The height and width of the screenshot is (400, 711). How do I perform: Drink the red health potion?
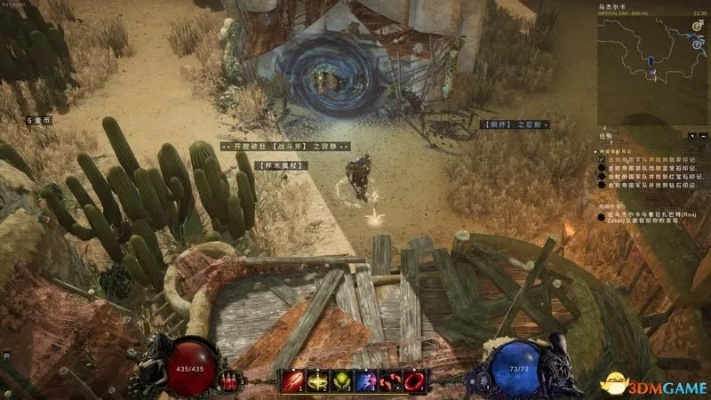click(x=230, y=380)
